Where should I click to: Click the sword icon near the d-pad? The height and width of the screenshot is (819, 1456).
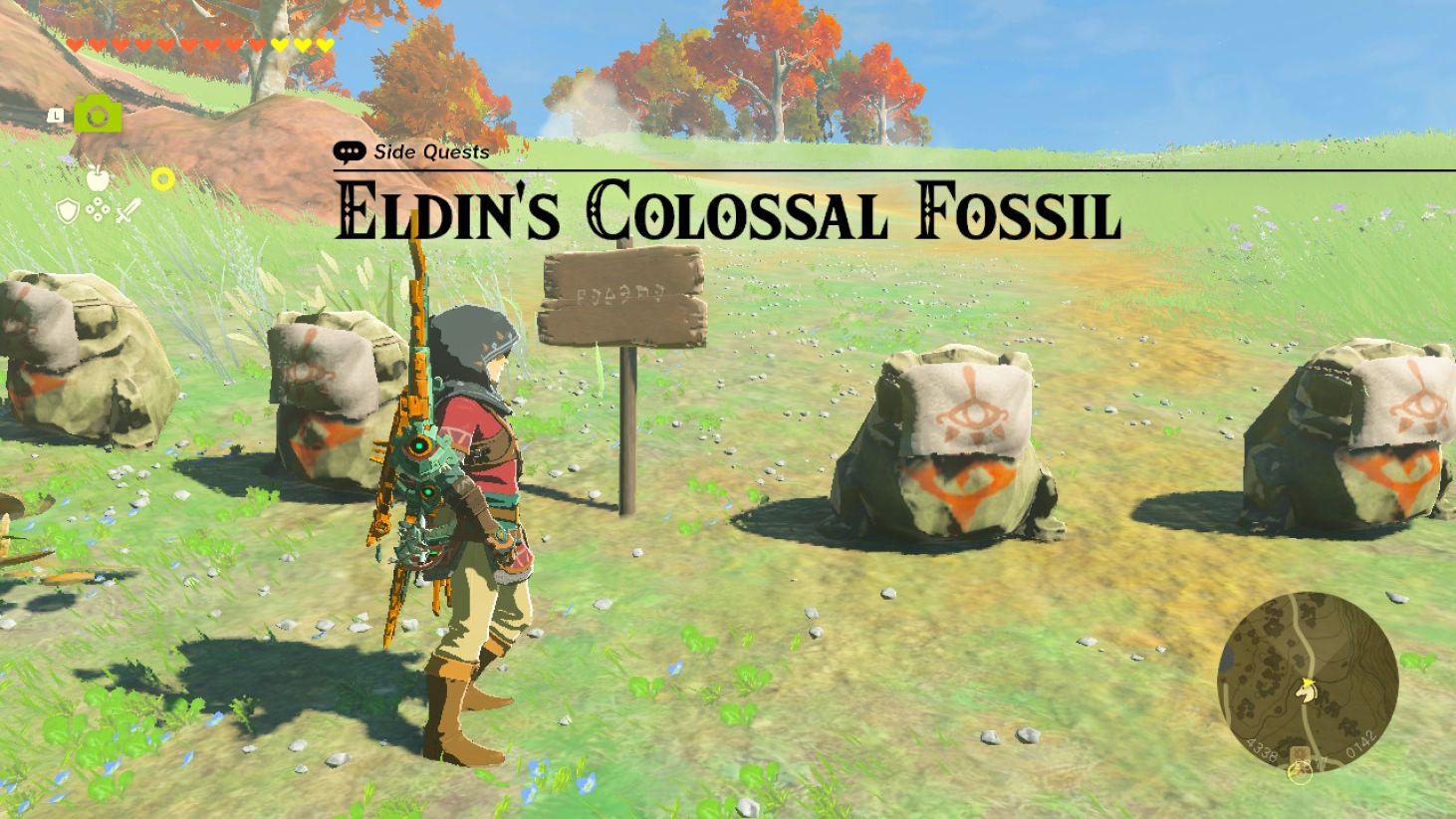coord(127,209)
